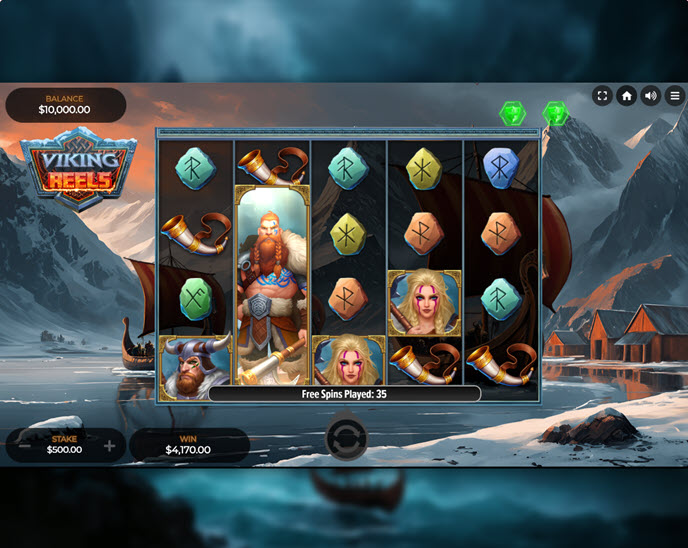The image size is (688, 548).
Task: Mute the game sound
Action: [x=651, y=96]
